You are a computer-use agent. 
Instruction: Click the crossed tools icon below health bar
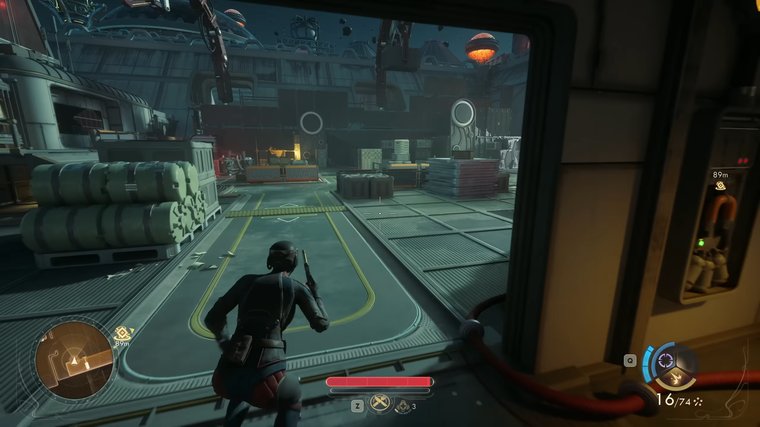380,404
